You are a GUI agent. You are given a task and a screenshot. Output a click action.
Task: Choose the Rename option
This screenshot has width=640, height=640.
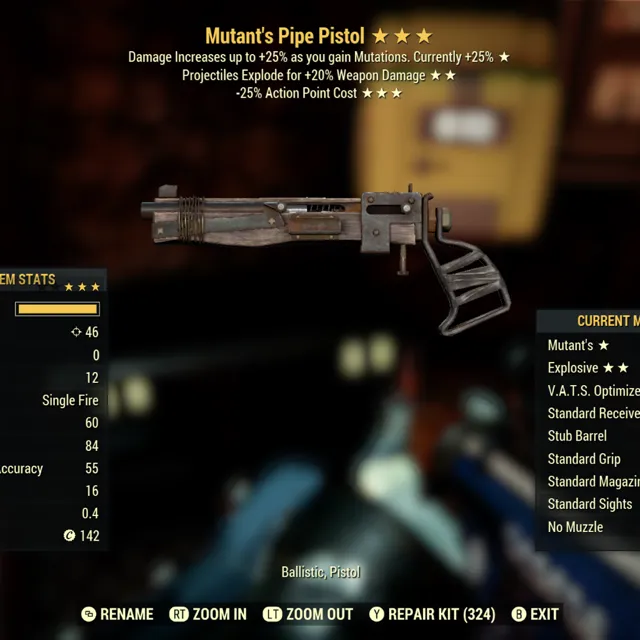pyautogui.click(x=118, y=614)
